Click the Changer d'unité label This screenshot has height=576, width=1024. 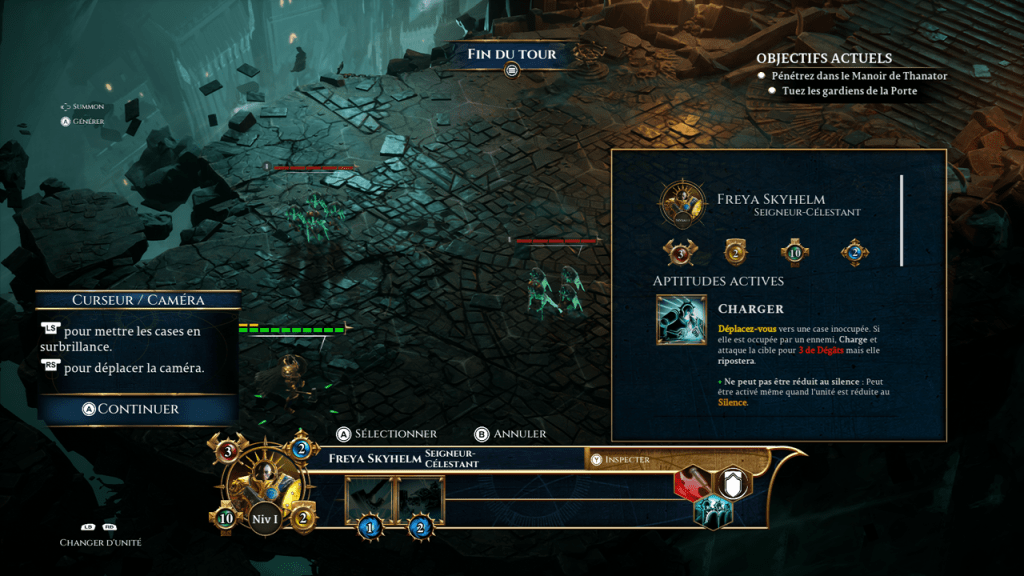[x=100, y=542]
